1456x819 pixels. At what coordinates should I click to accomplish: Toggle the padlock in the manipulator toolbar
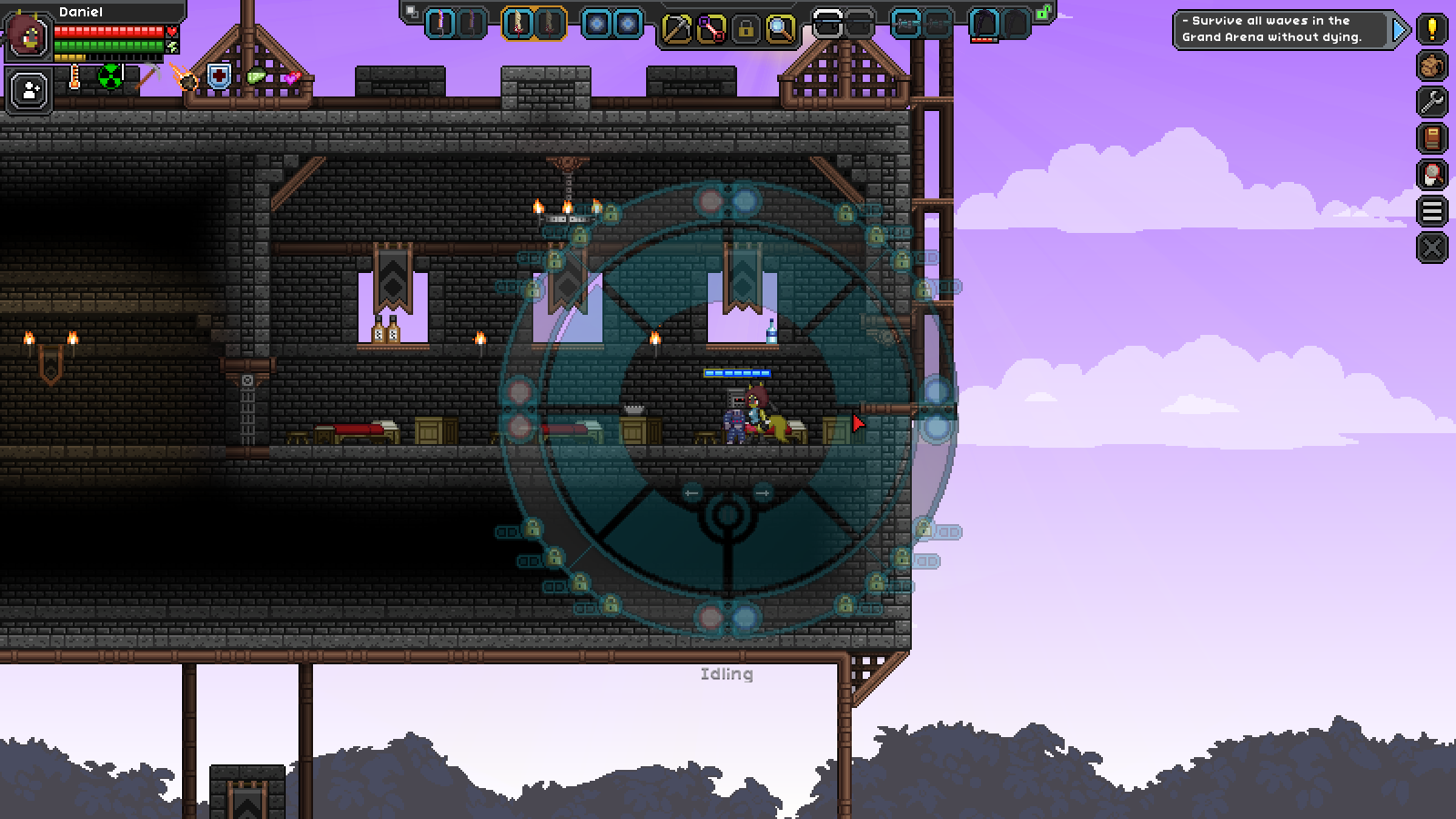click(x=746, y=28)
